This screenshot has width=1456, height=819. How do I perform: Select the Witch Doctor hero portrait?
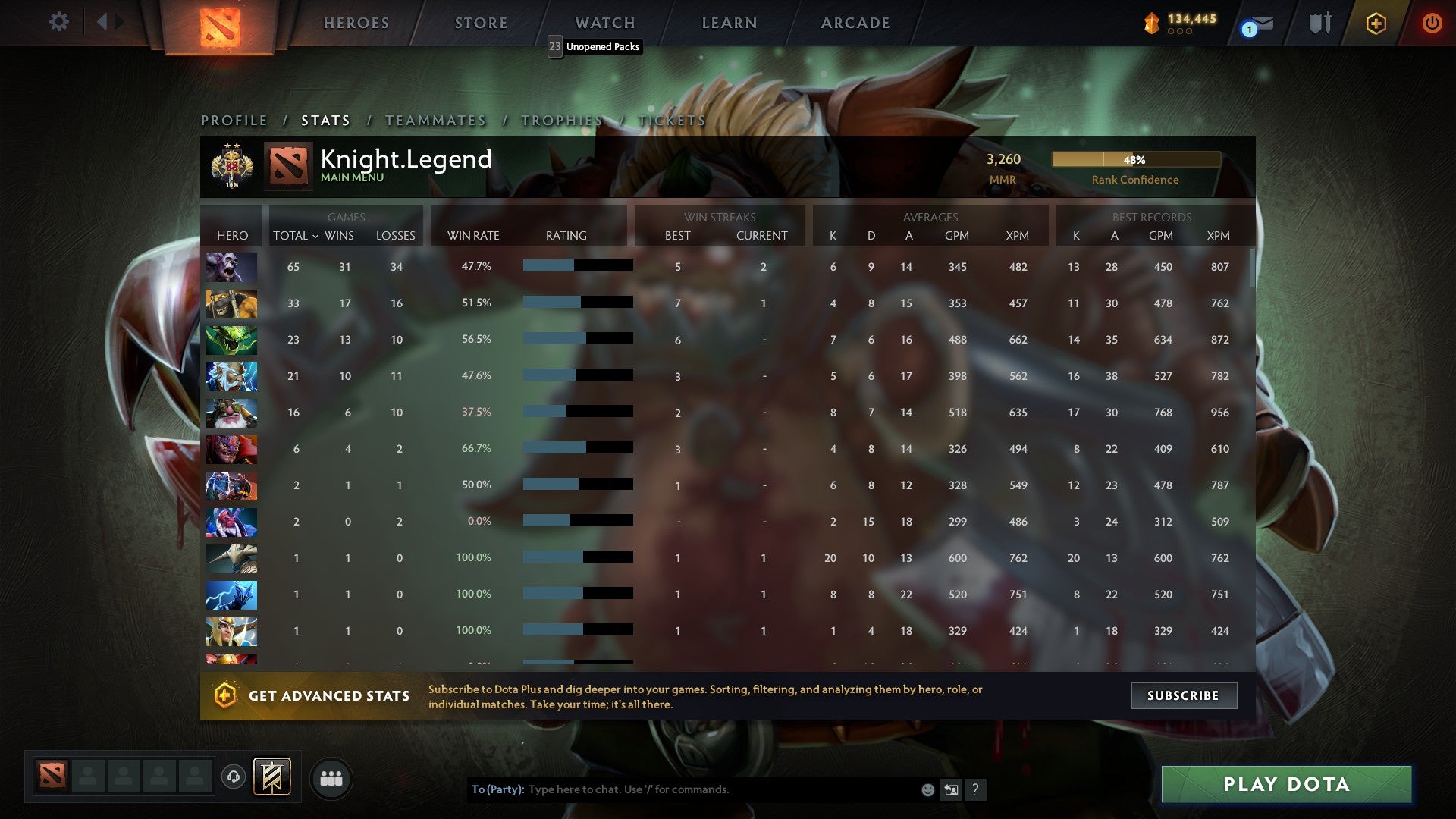pos(231,267)
